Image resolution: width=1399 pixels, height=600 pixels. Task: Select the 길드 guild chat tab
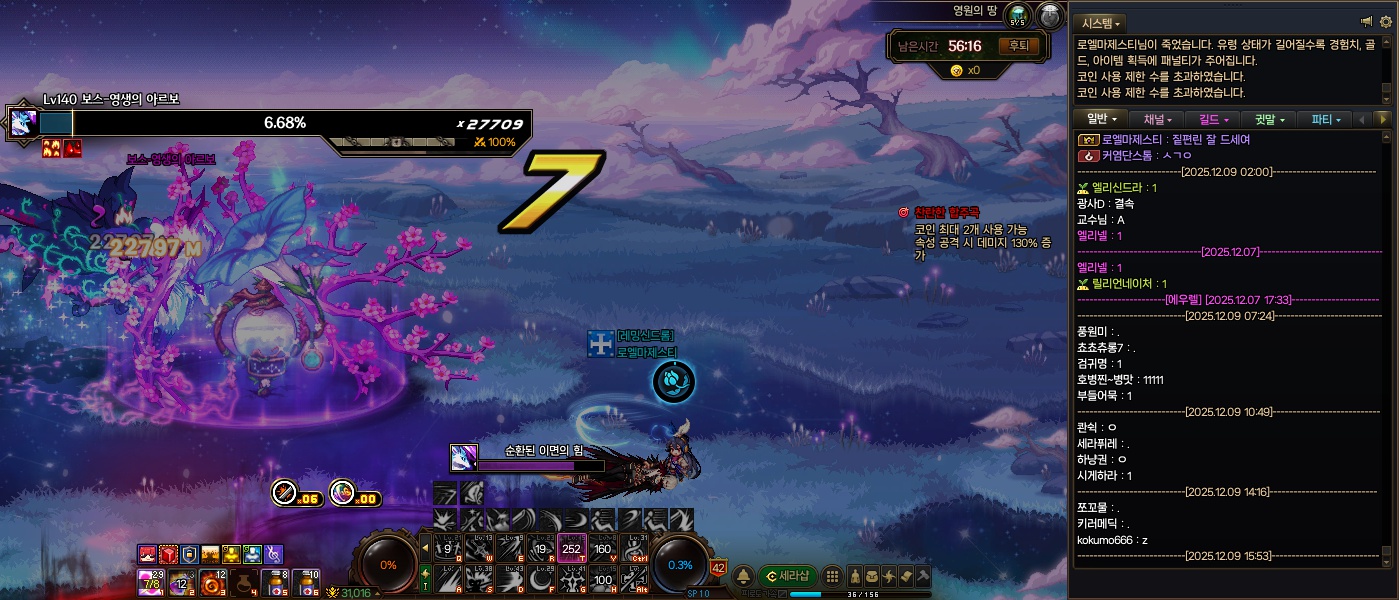pos(1214,119)
